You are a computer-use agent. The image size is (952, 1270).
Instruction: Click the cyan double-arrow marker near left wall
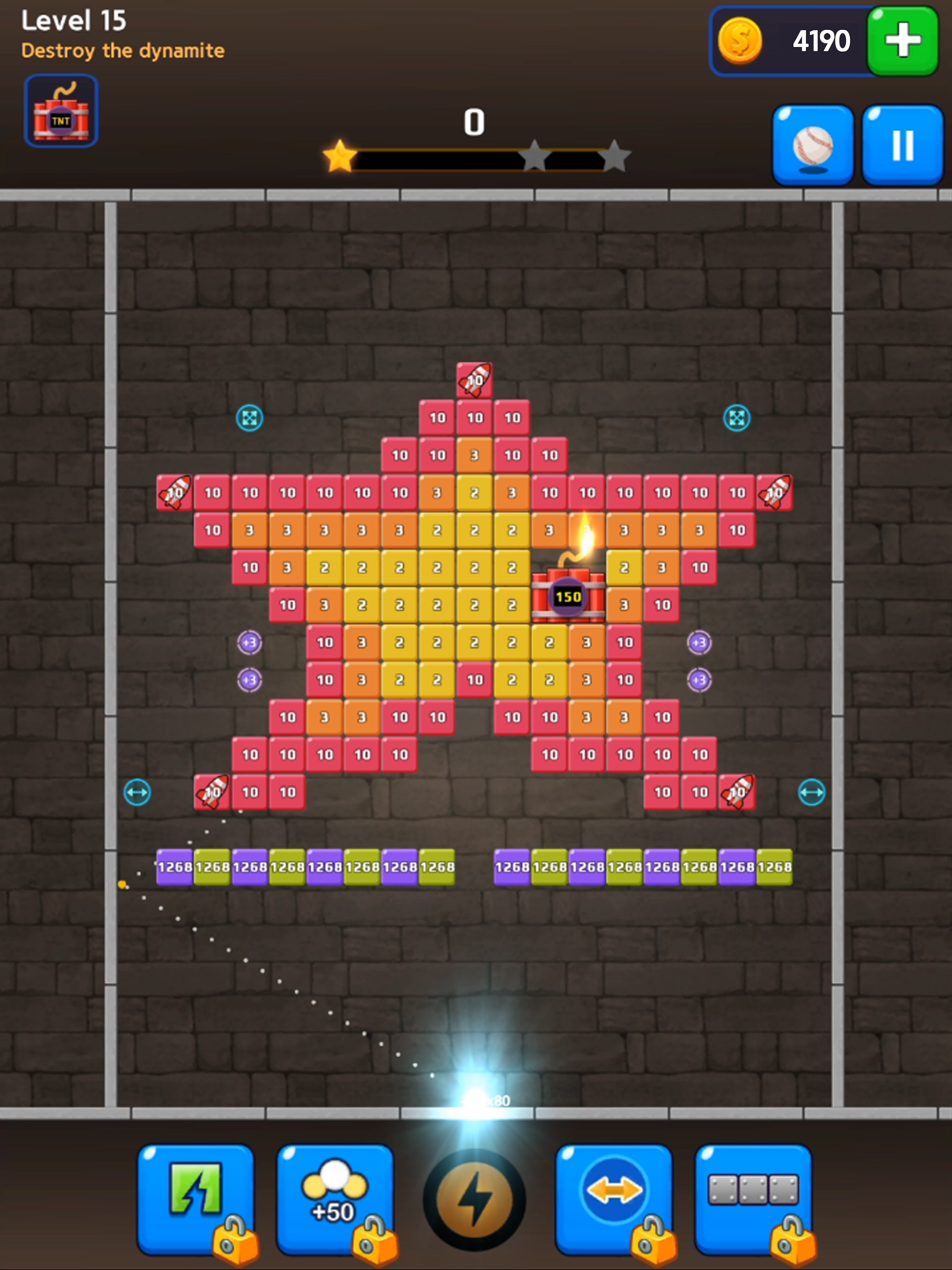(x=138, y=792)
